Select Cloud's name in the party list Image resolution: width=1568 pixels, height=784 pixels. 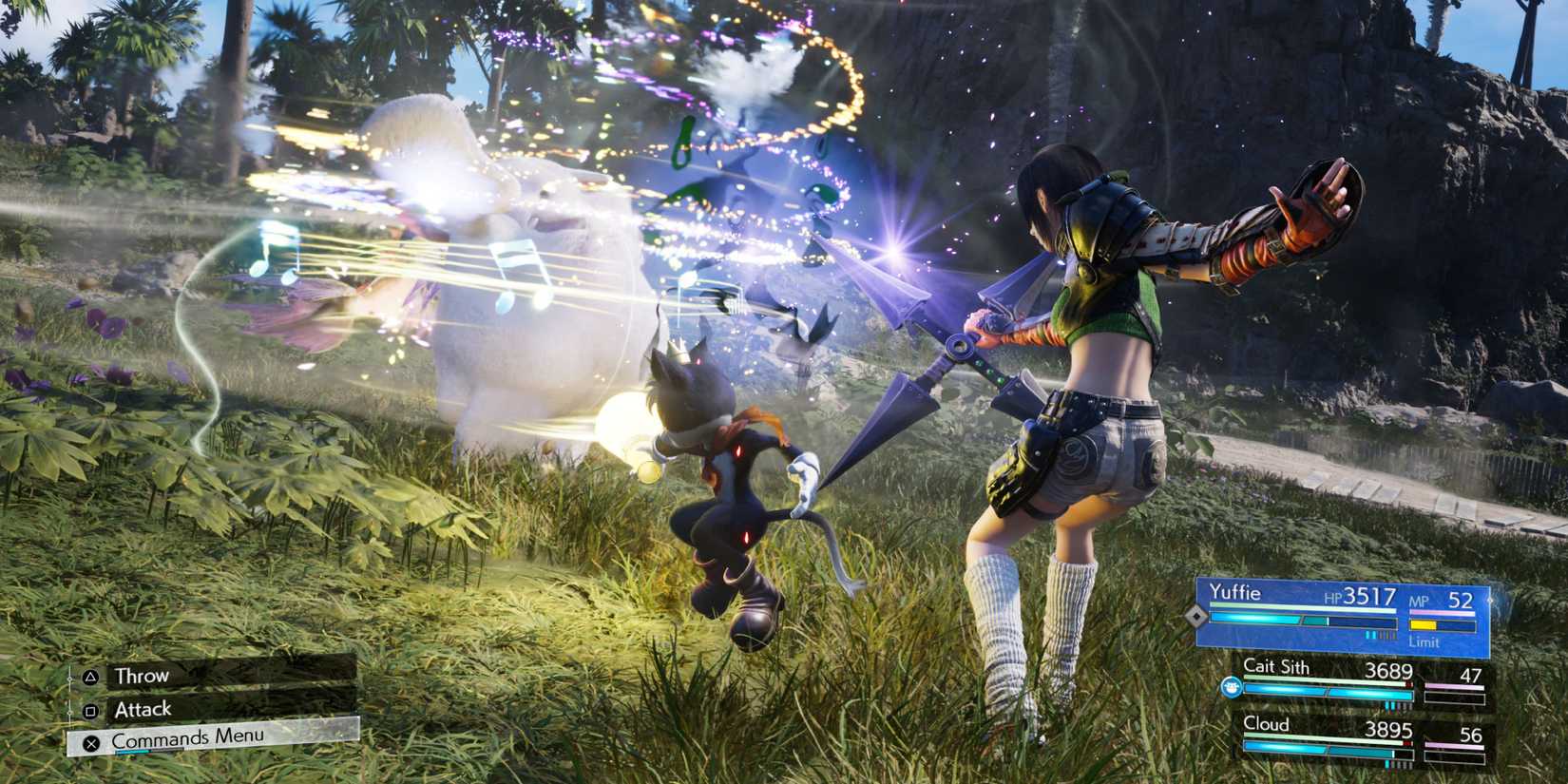(1264, 724)
